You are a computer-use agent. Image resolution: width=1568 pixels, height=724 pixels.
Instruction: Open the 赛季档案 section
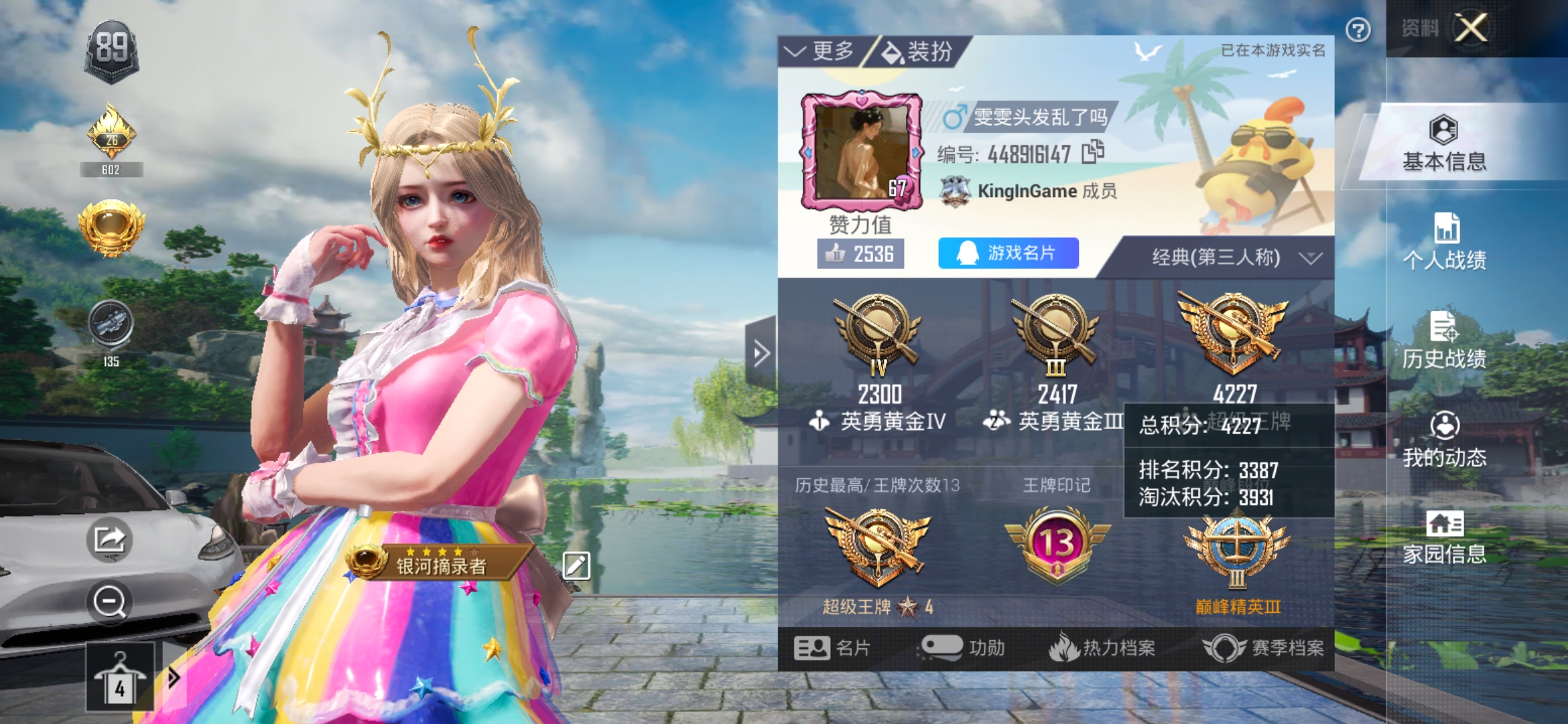pos(1264,648)
